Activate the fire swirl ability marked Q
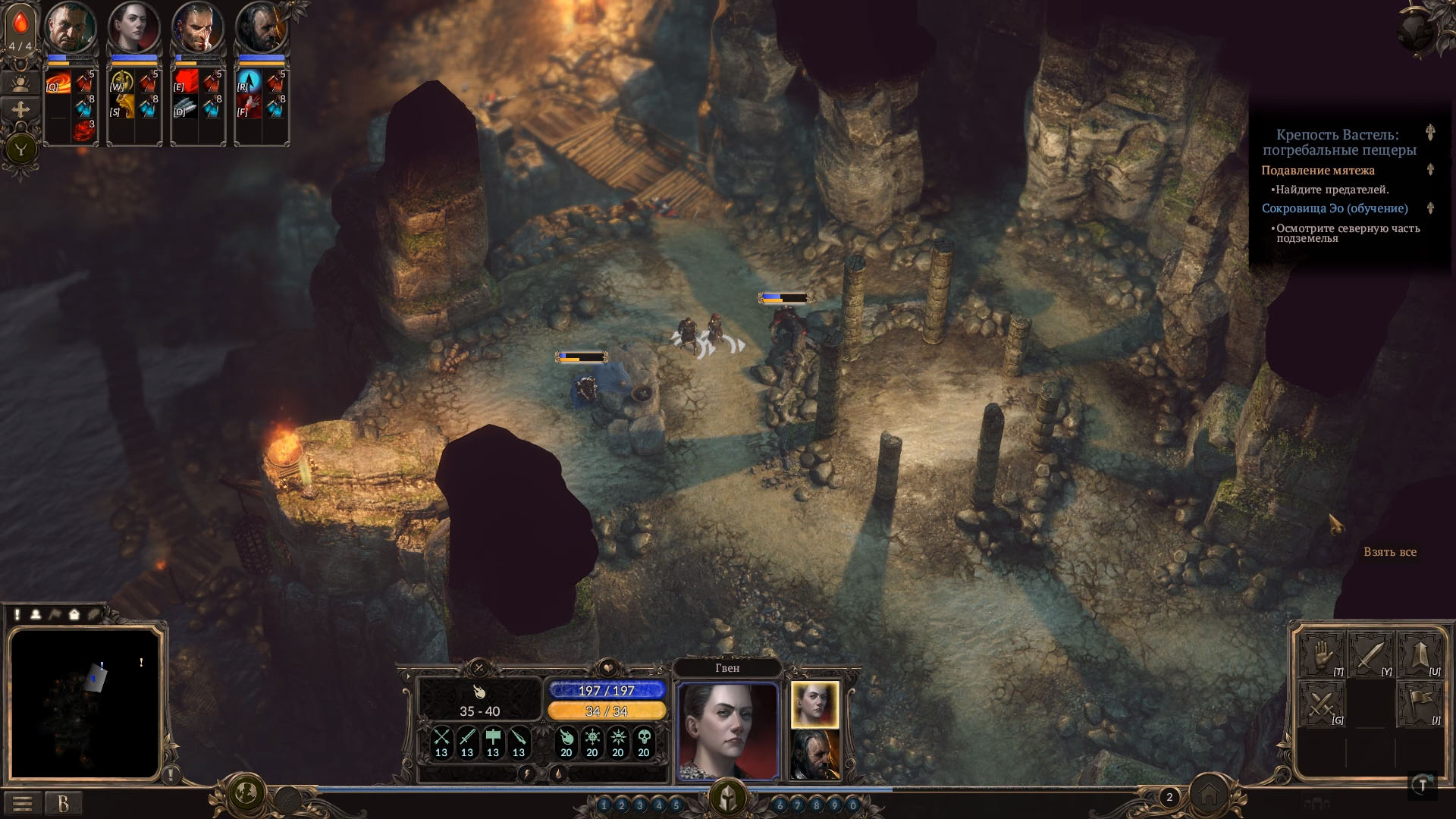Viewport: 1456px width, 819px height. [58, 83]
